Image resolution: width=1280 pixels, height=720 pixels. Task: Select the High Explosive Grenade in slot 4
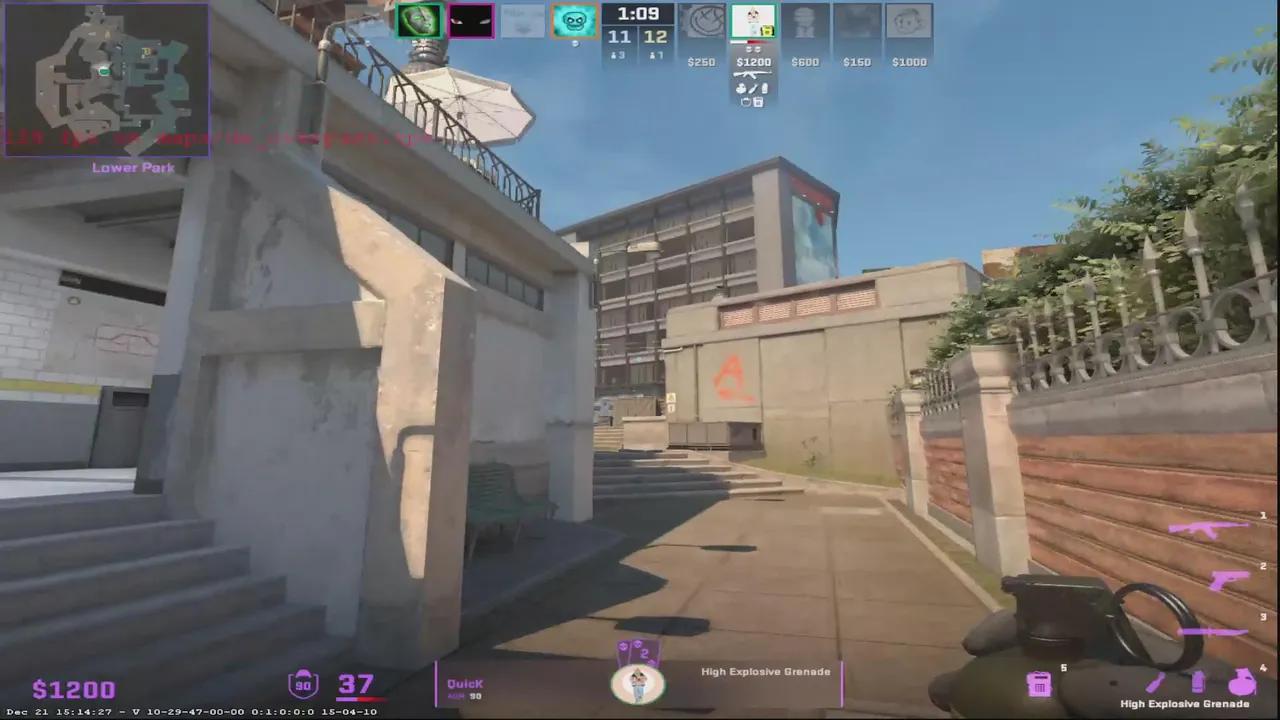tap(1240, 682)
